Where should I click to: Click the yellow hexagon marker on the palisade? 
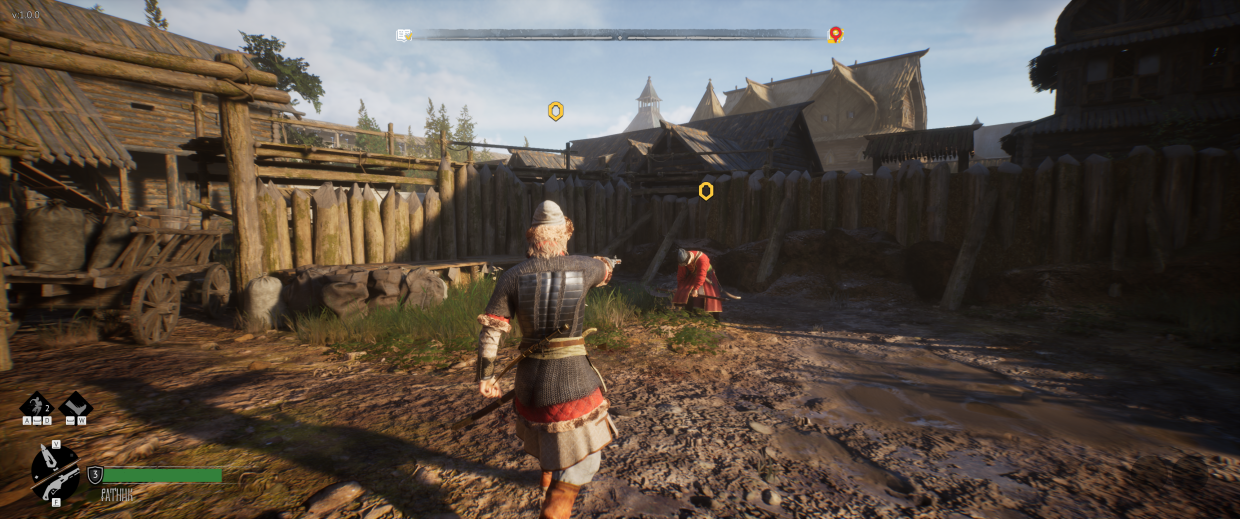[x=706, y=190]
